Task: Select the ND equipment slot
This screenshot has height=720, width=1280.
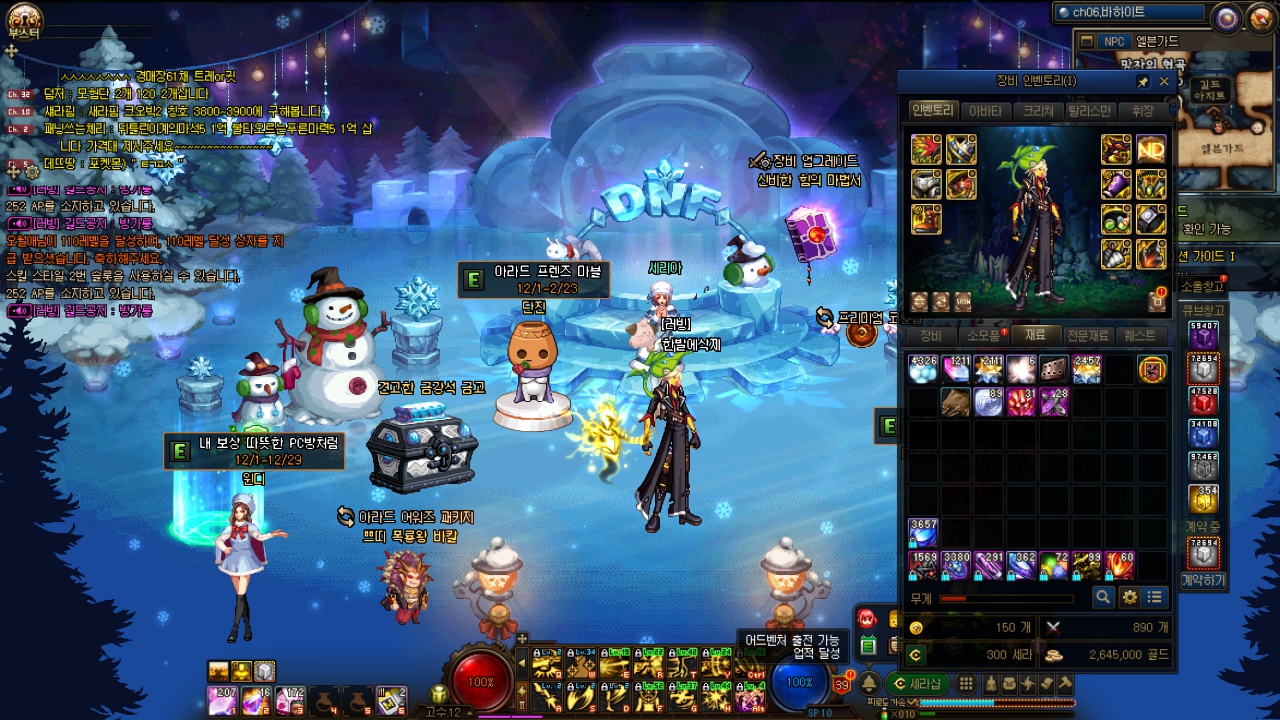Action: 1150,149
